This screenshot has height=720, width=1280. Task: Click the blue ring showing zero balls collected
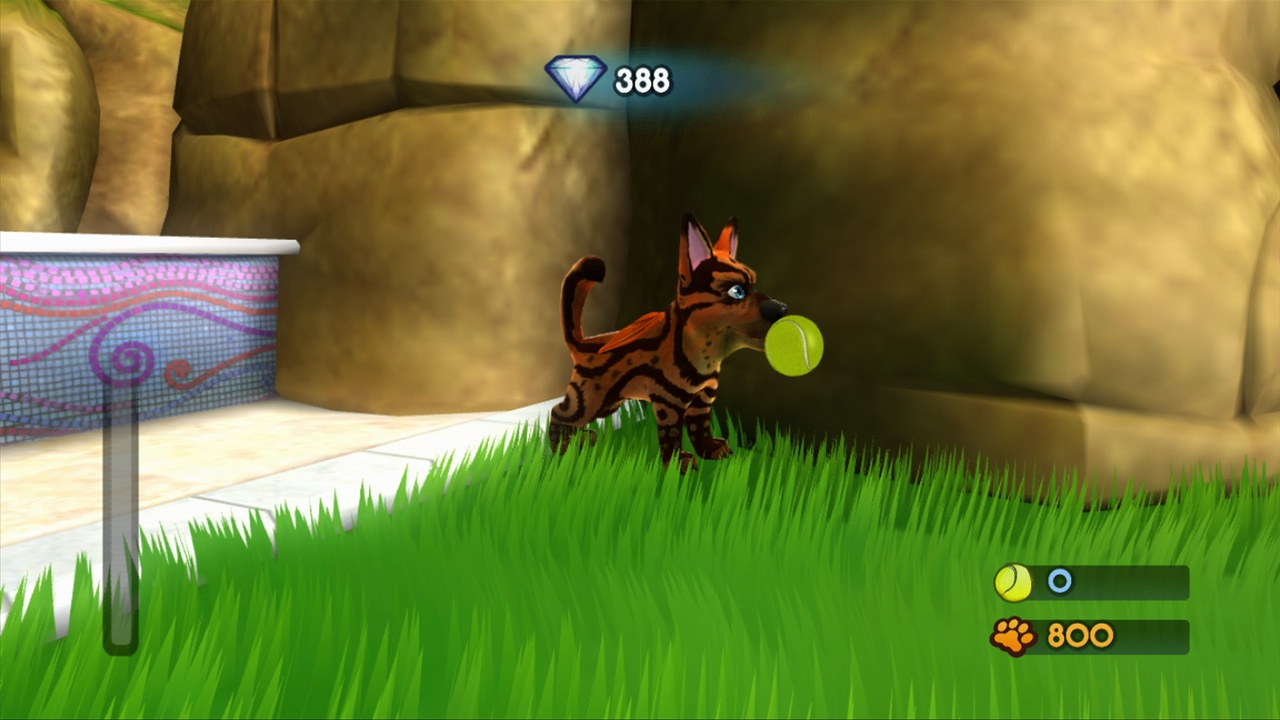coord(1058,582)
